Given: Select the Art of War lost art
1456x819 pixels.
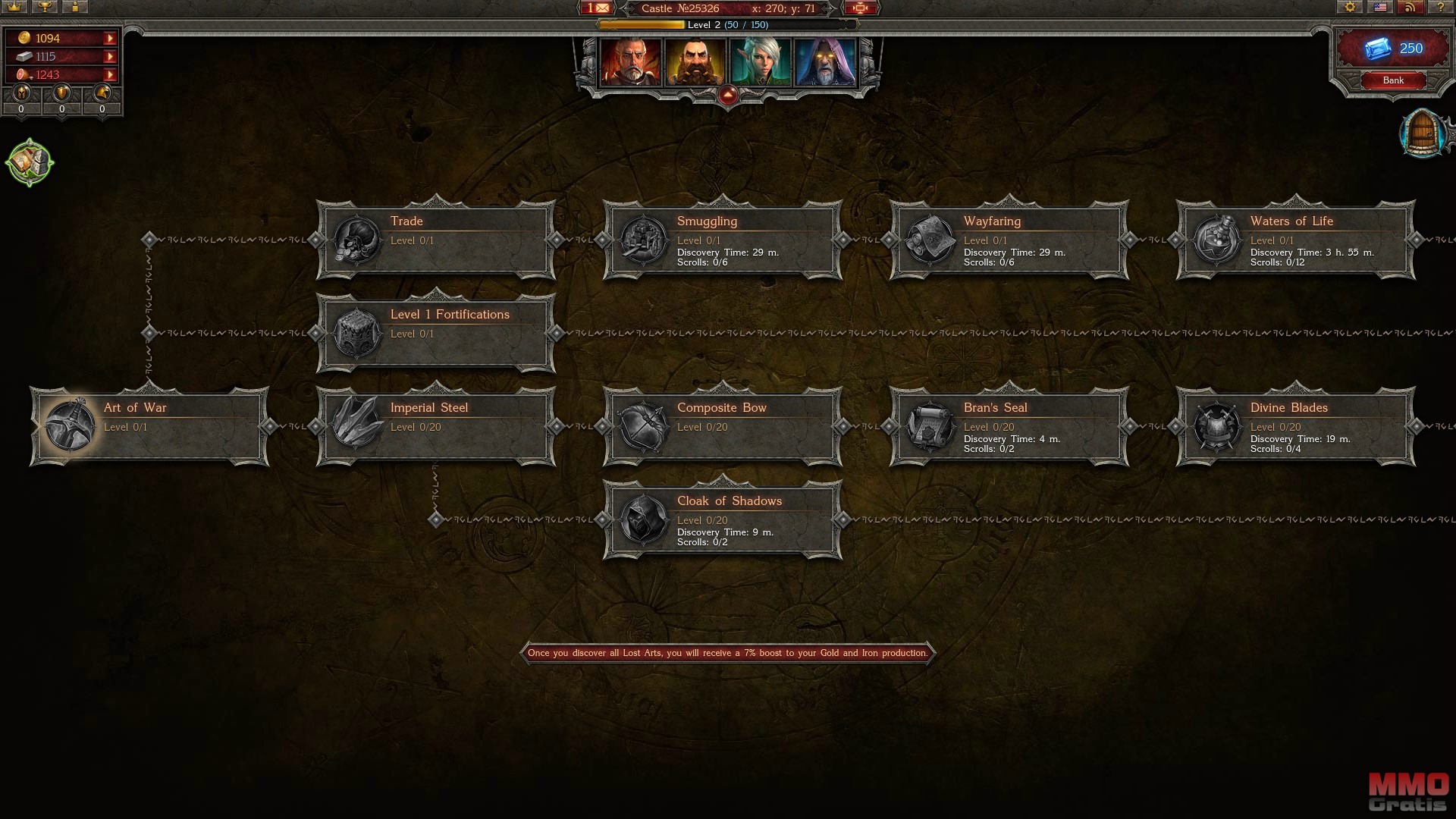Looking at the screenshot, I should (149, 425).
